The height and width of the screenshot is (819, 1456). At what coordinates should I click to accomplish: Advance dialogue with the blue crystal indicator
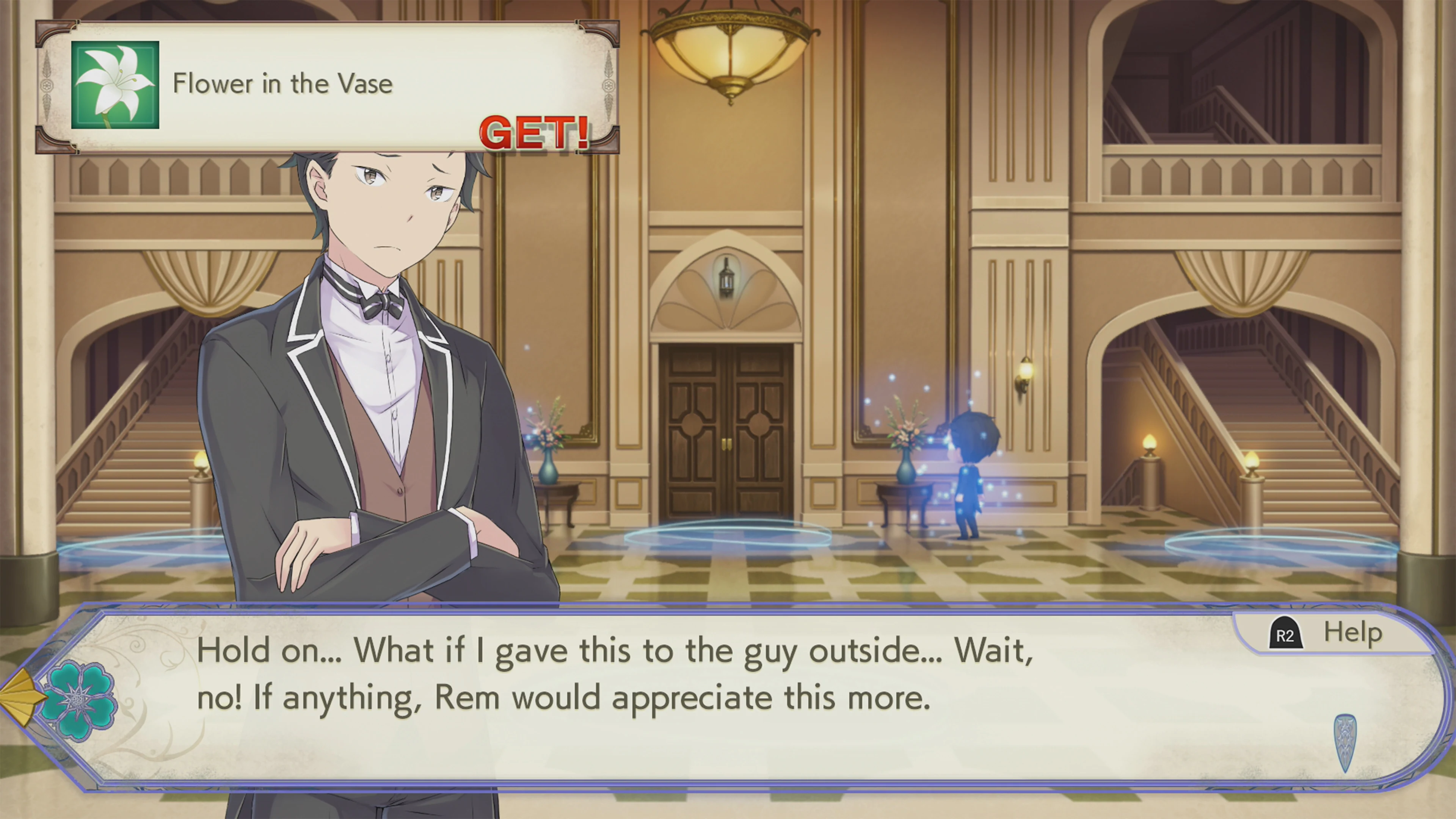[1345, 742]
